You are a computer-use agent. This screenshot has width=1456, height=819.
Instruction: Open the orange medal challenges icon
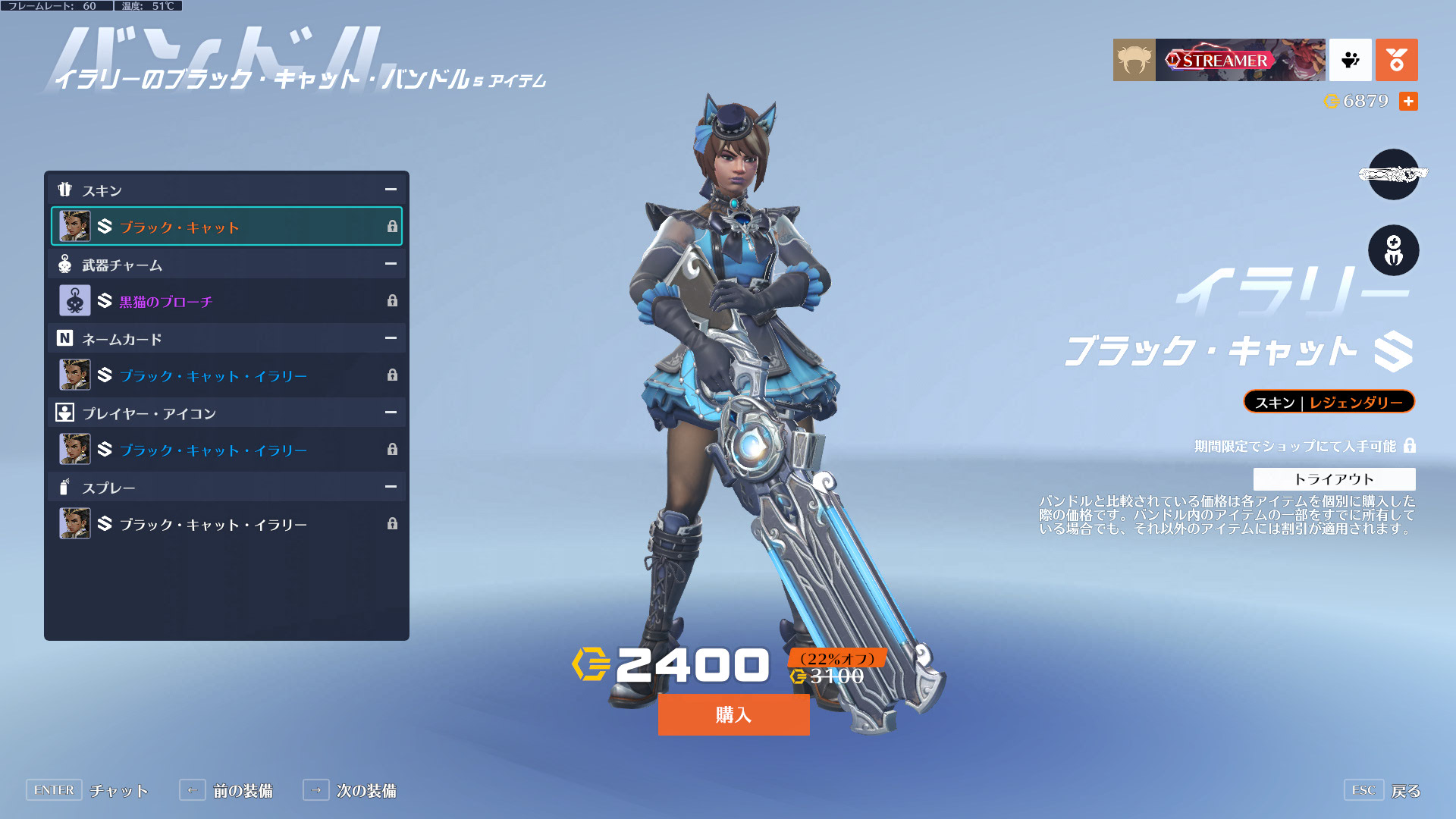pos(1396,60)
